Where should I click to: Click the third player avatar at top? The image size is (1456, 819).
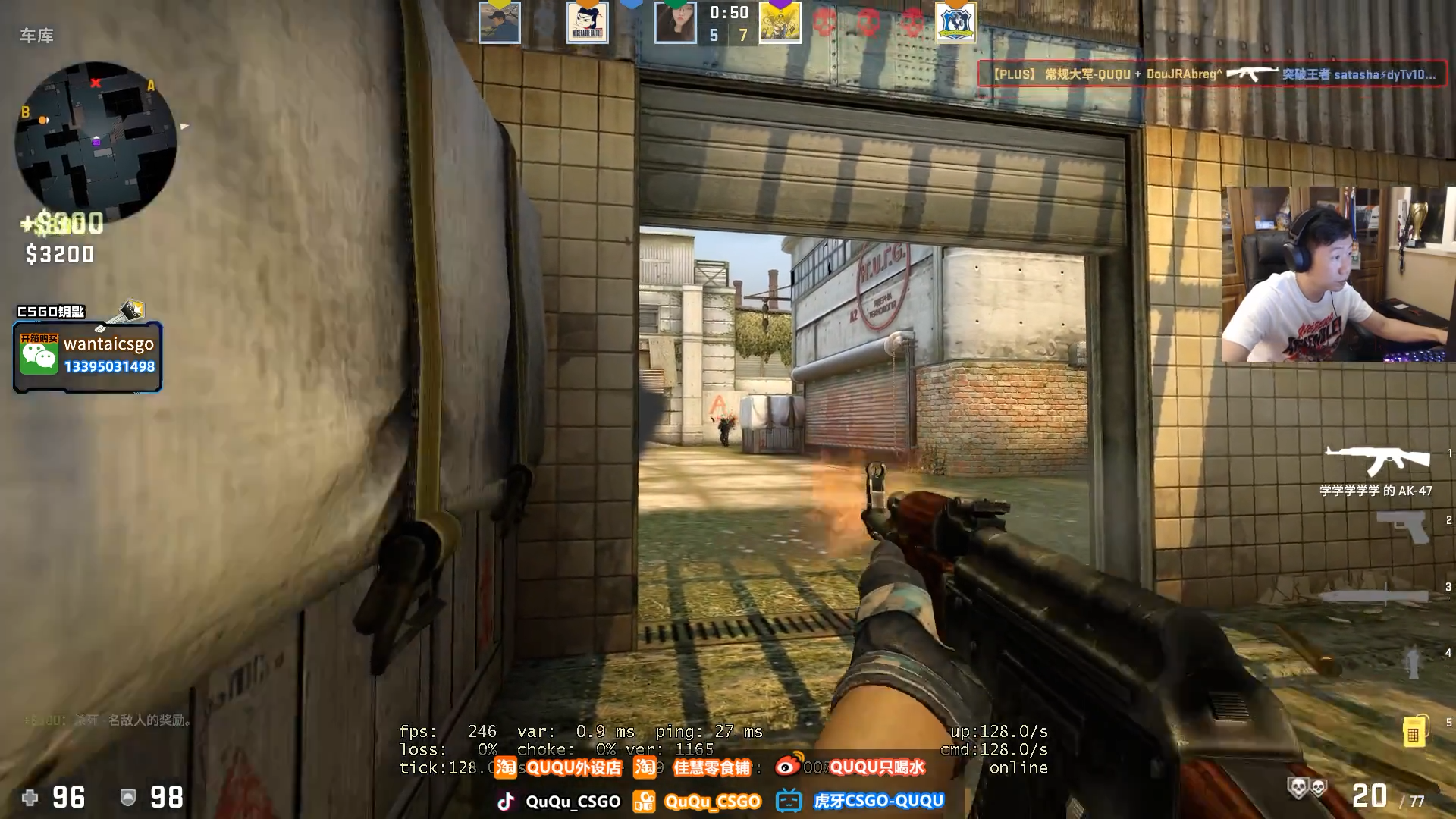click(x=676, y=23)
